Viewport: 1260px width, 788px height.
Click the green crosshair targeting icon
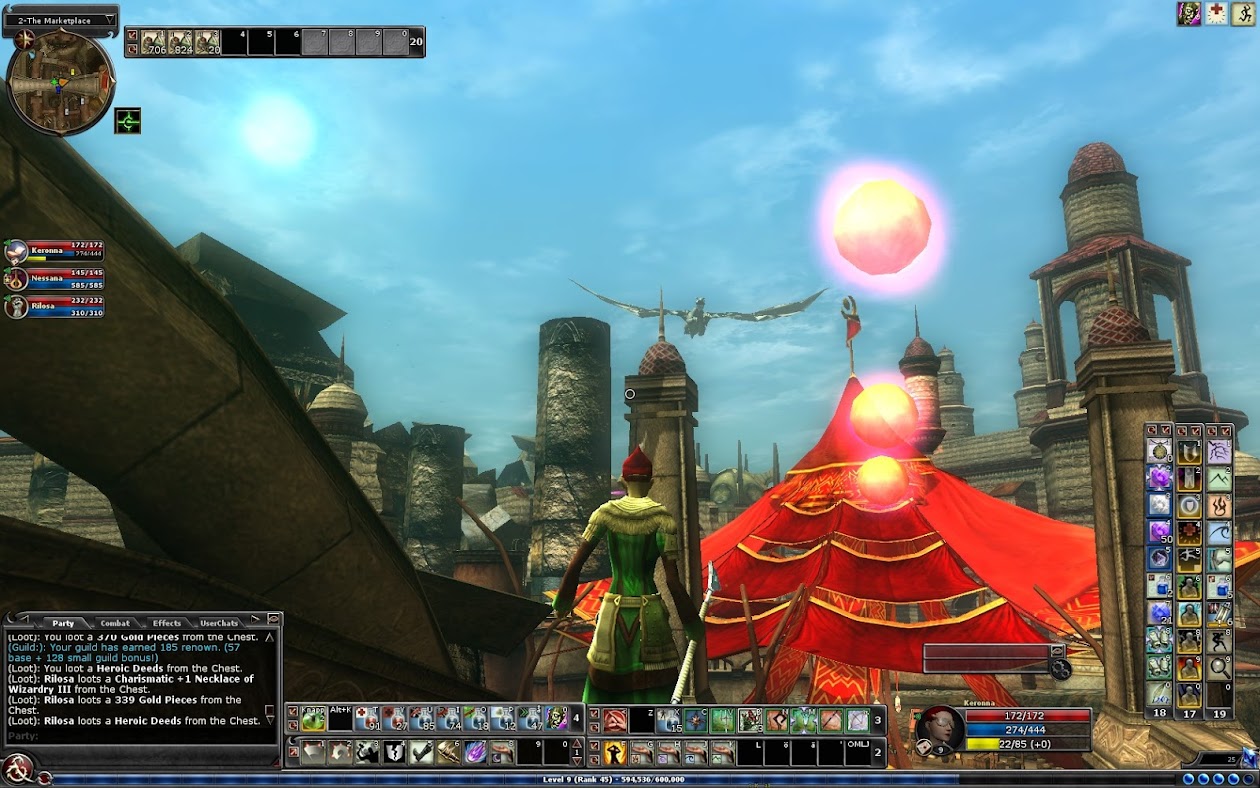pyautogui.click(x=127, y=121)
